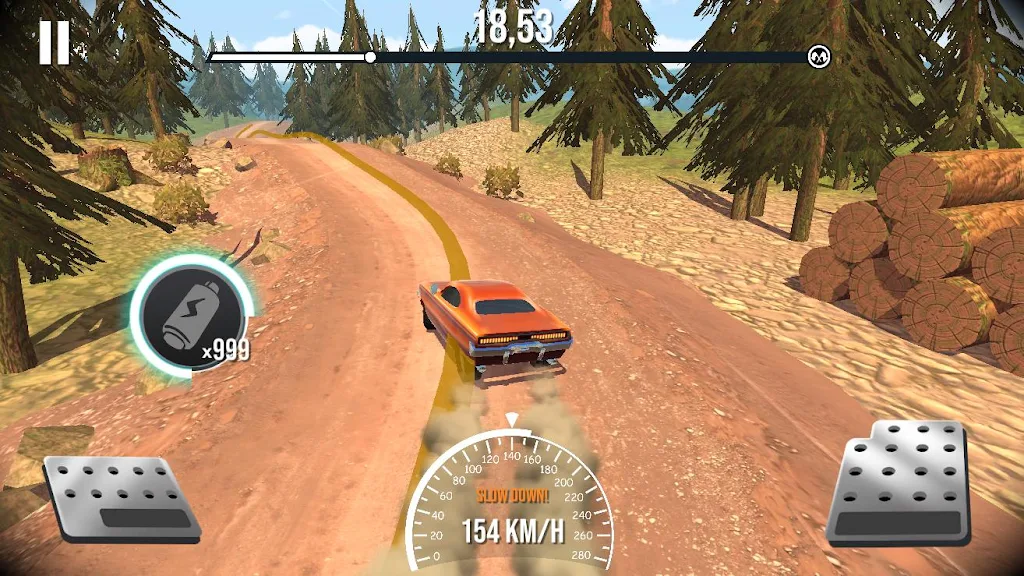Pause the race with the pause button

pyautogui.click(x=54, y=43)
